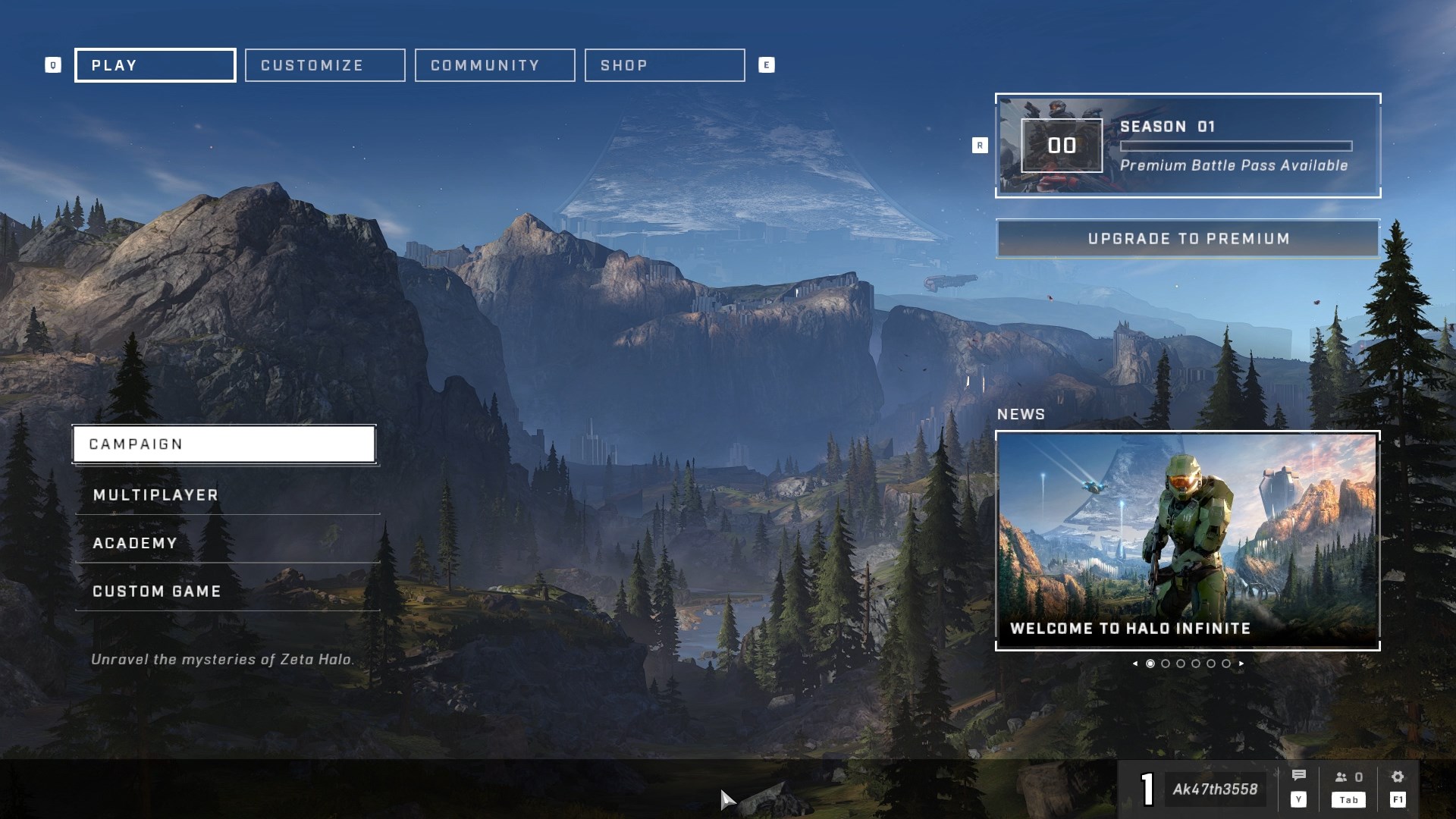
Task: Select Custom Game mode
Action: (227, 591)
